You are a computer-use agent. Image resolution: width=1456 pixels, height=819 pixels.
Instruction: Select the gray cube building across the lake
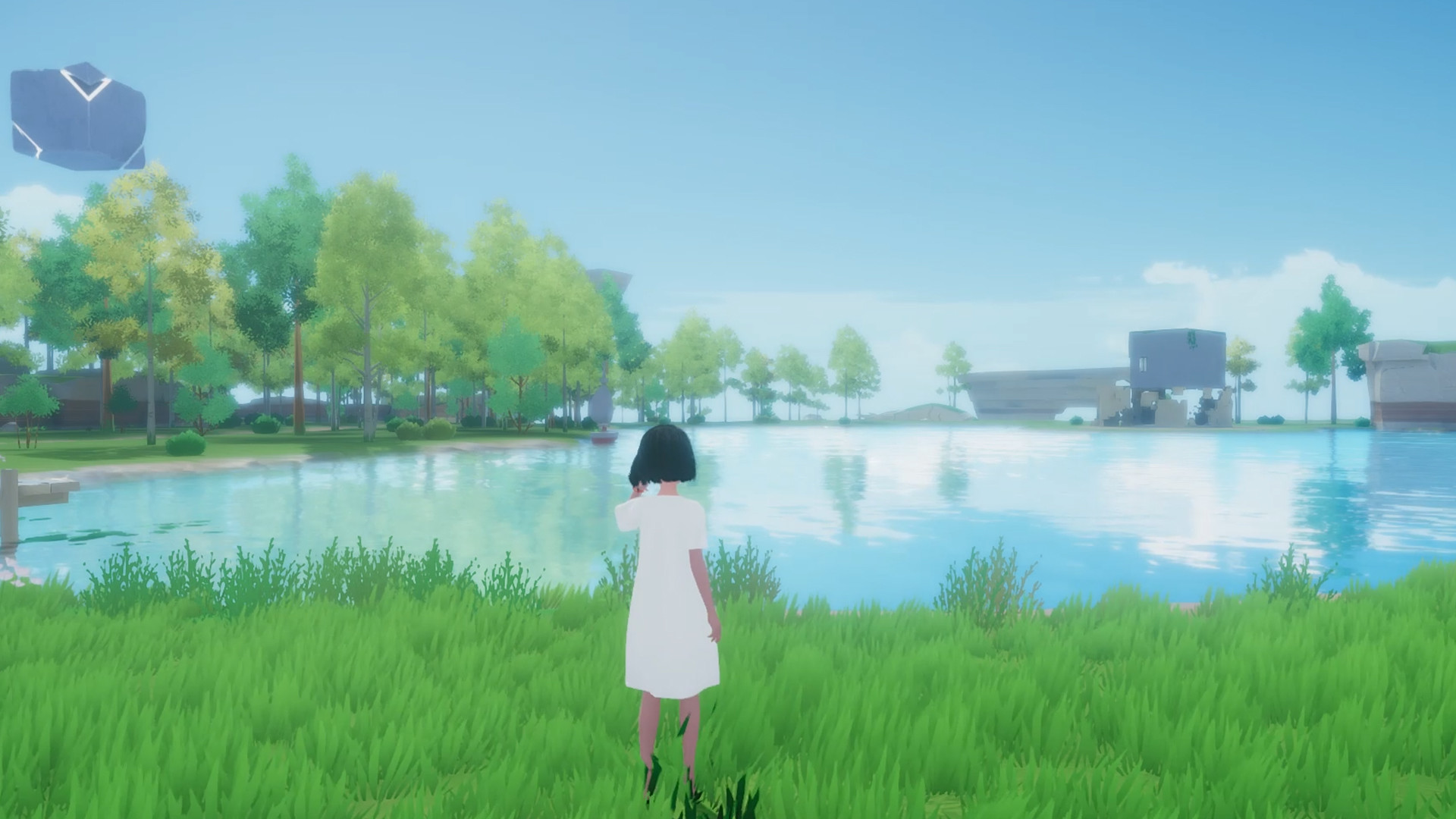pyautogui.click(x=1177, y=356)
